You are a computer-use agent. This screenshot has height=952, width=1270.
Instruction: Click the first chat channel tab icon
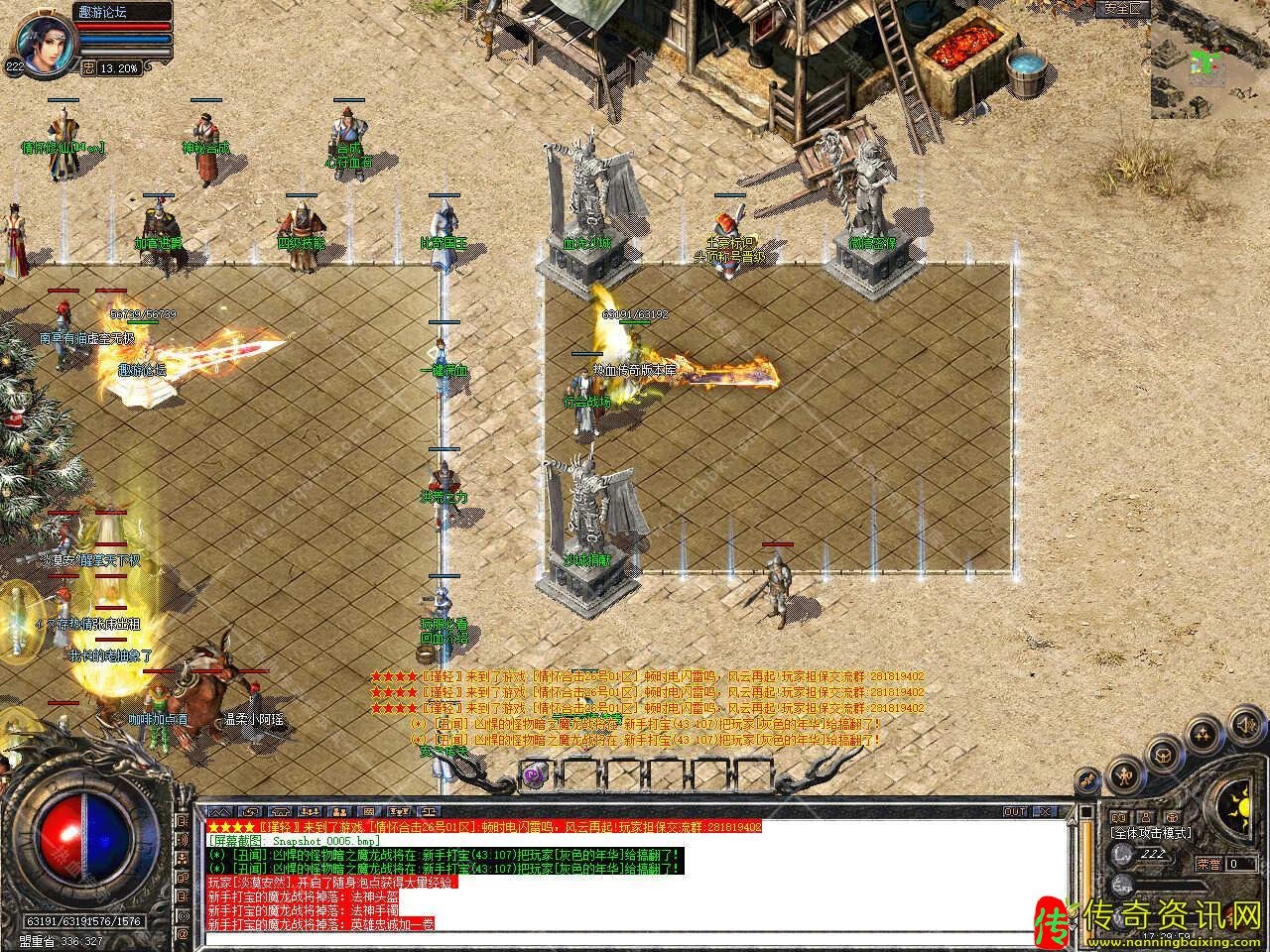219,811
